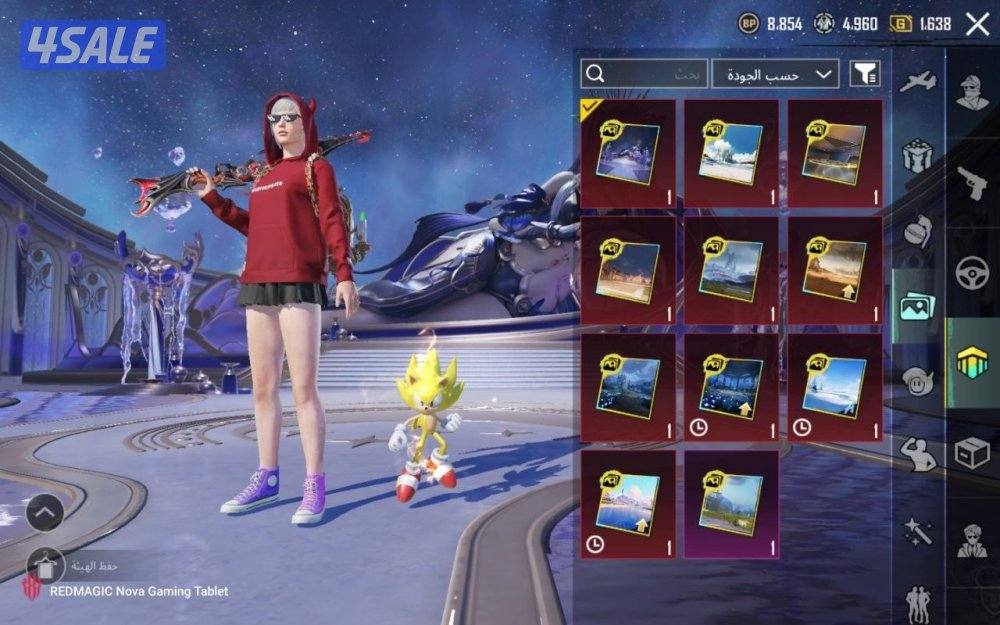Collapse the panel with the up-arrow button

point(44,514)
